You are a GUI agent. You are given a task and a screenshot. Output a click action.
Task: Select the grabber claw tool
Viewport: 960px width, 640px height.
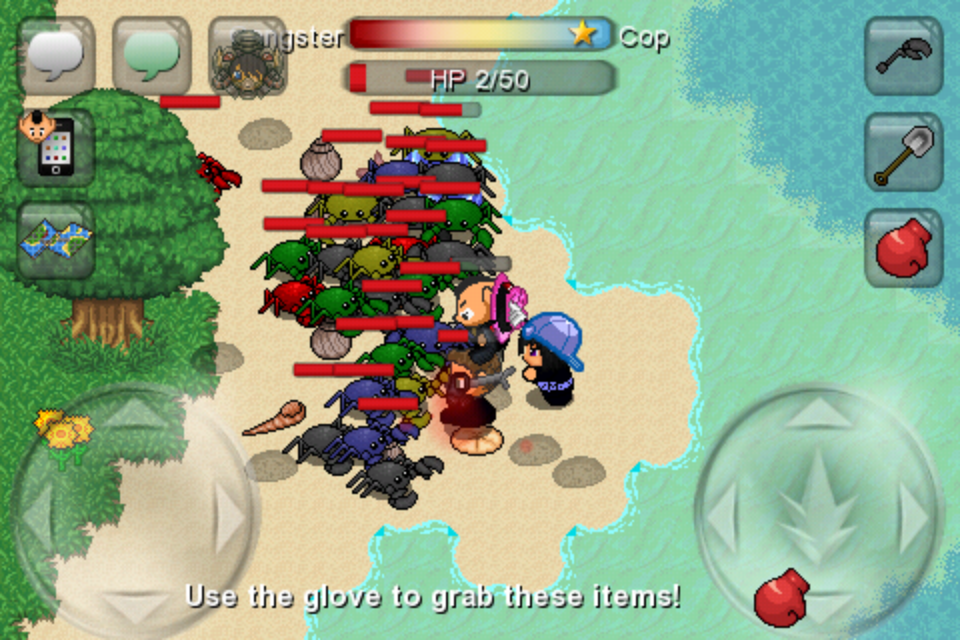coord(903,56)
